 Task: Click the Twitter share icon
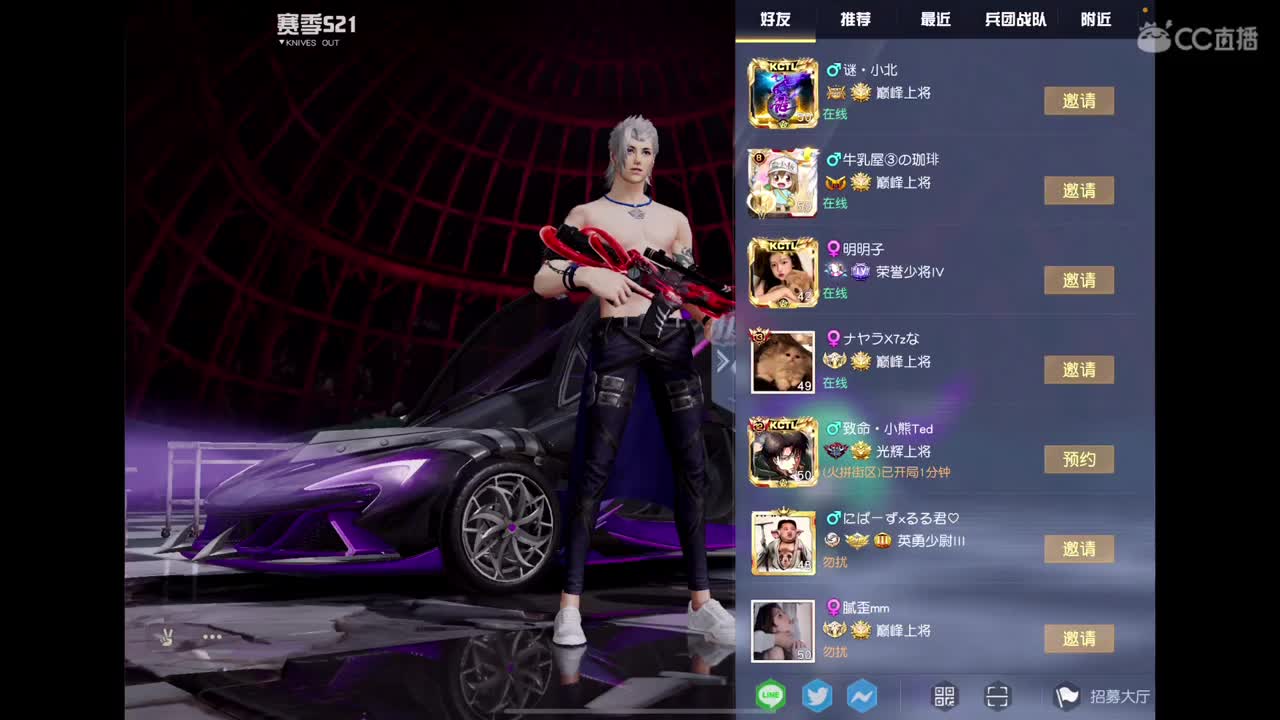coord(816,696)
